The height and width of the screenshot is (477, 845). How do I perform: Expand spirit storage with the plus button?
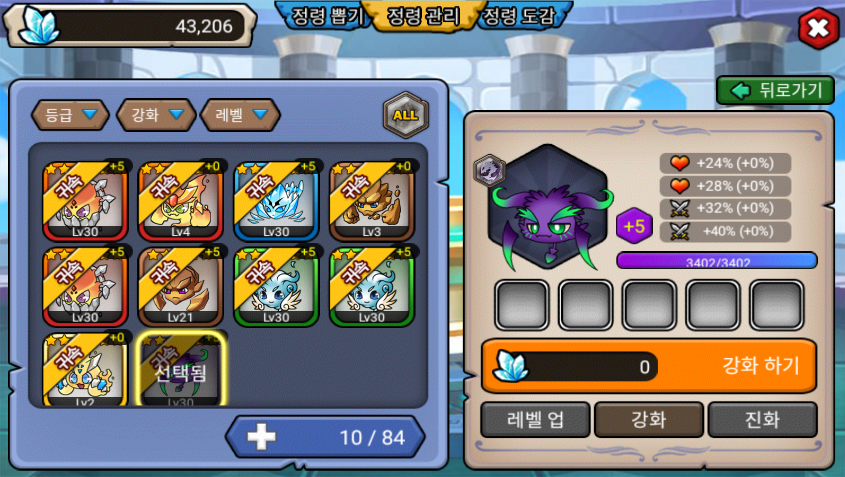pos(262,437)
